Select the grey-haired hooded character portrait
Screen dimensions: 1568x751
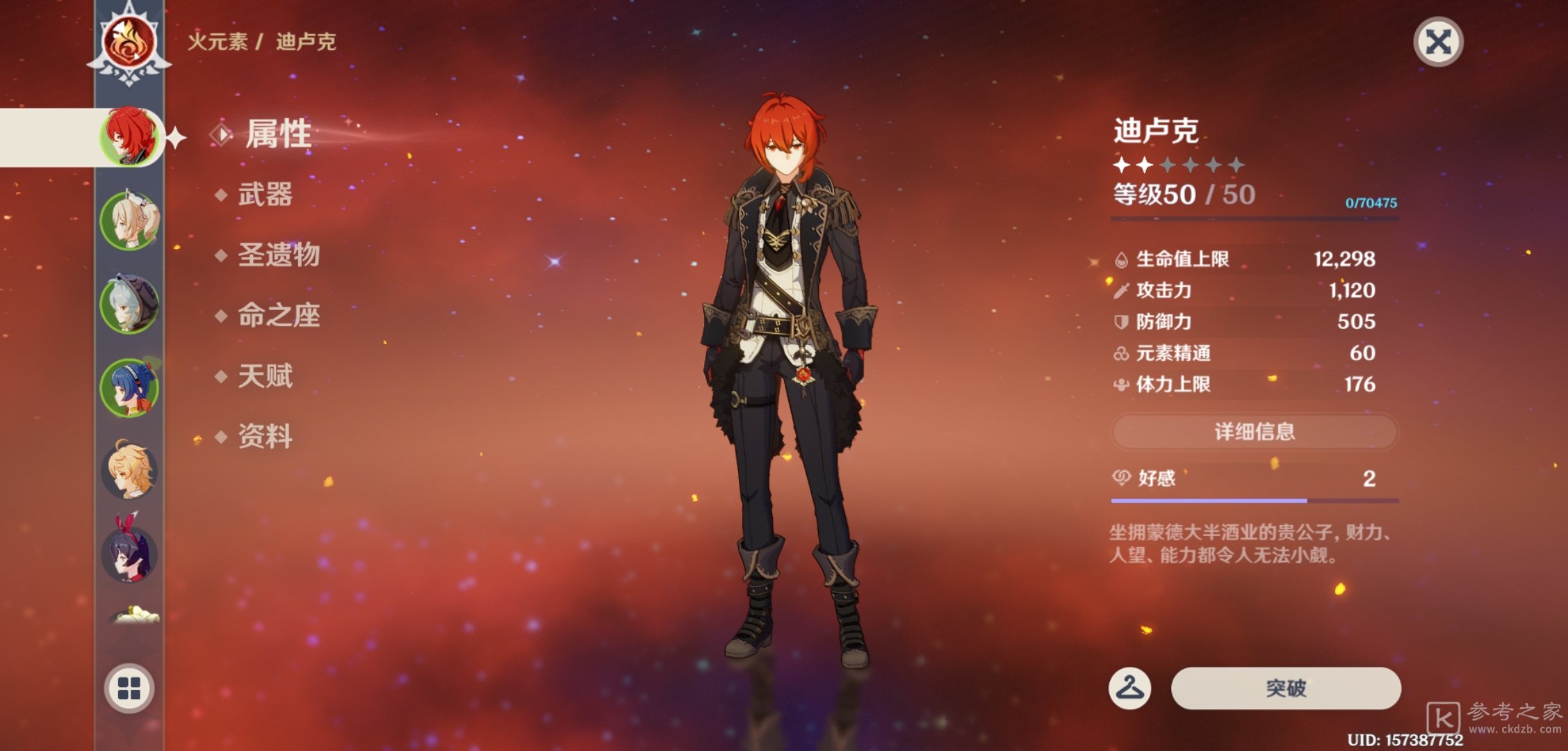(x=129, y=304)
